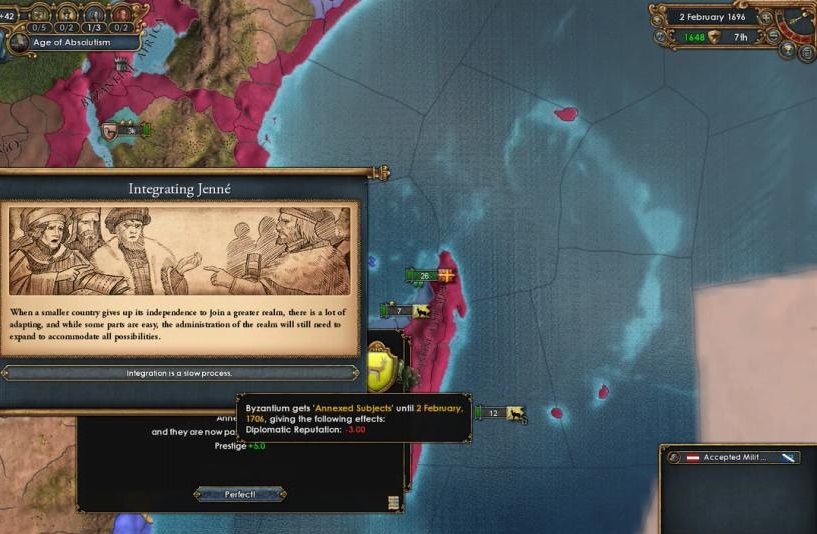Choose the 'Integration is a slow process' option
The image size is (817, 534).
[179, 373]
